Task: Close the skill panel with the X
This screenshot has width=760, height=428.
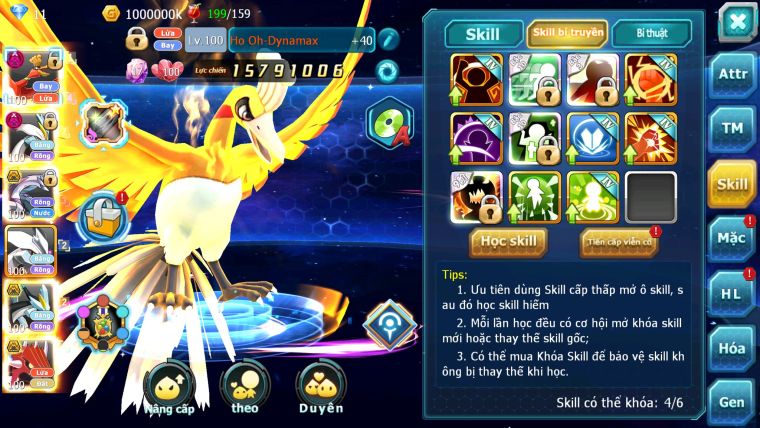Action: point(737,21)
